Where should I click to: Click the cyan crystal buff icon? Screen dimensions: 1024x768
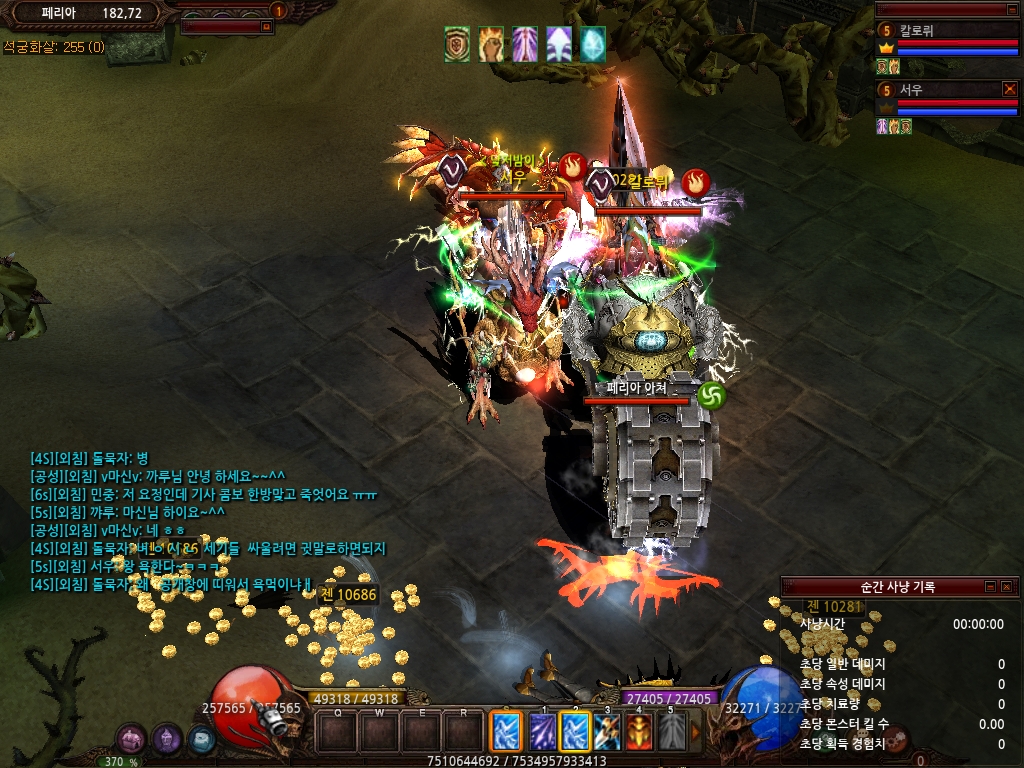click(x=593, y=44)
